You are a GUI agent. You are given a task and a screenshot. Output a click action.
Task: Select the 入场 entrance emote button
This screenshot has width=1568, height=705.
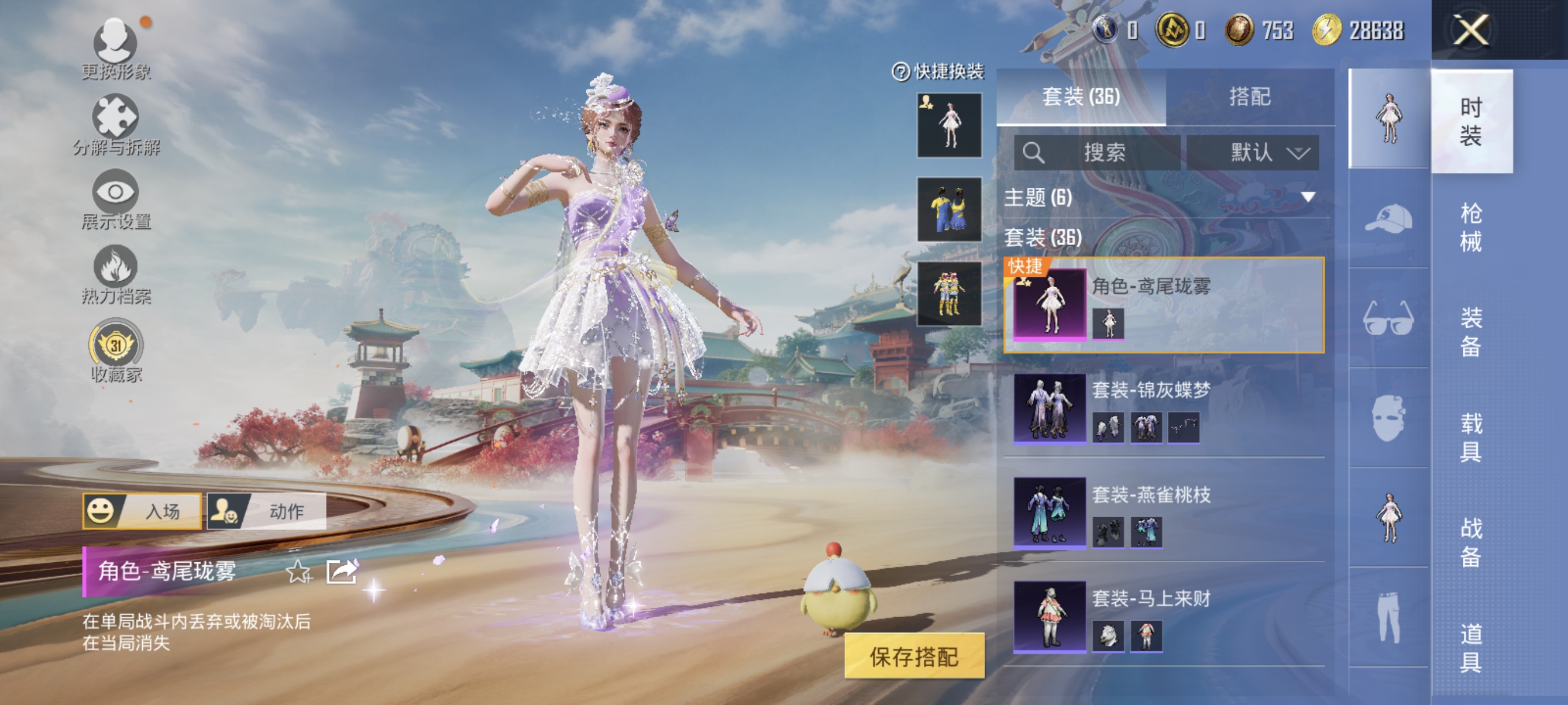pos(142,511)
